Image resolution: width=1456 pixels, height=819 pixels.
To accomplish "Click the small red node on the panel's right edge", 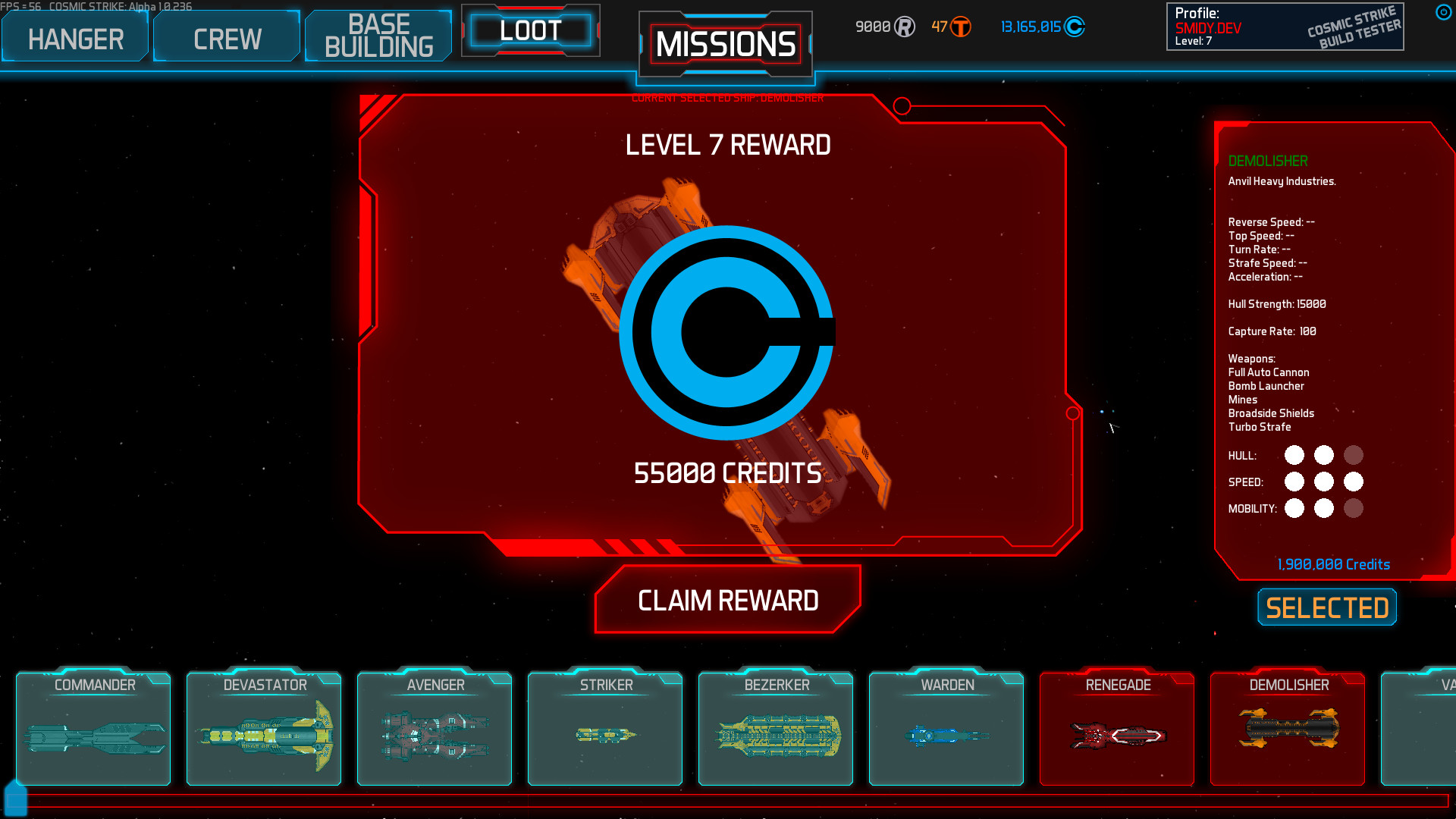I will [x=1074, y=413].
